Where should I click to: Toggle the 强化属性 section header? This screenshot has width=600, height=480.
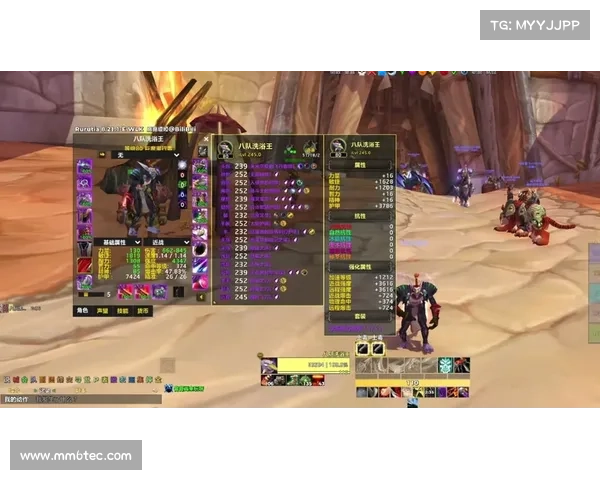click(x=360, y=267)
